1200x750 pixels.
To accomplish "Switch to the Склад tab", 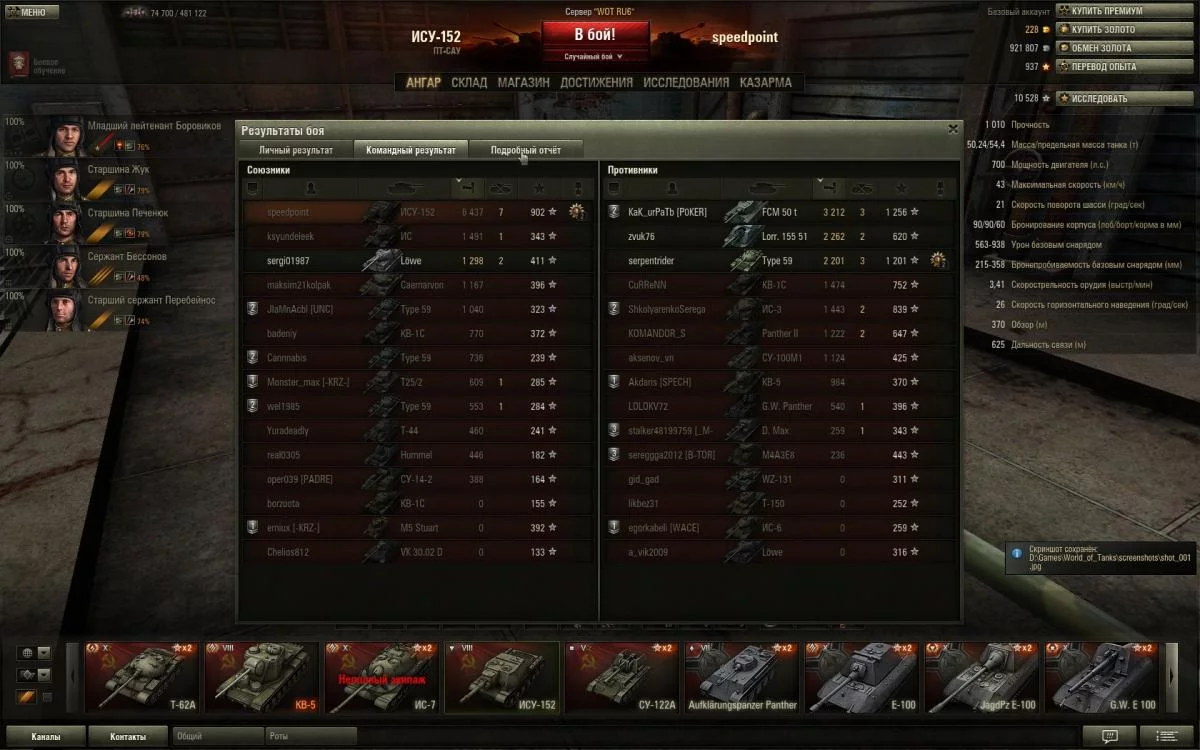I will tap(469, 83).
